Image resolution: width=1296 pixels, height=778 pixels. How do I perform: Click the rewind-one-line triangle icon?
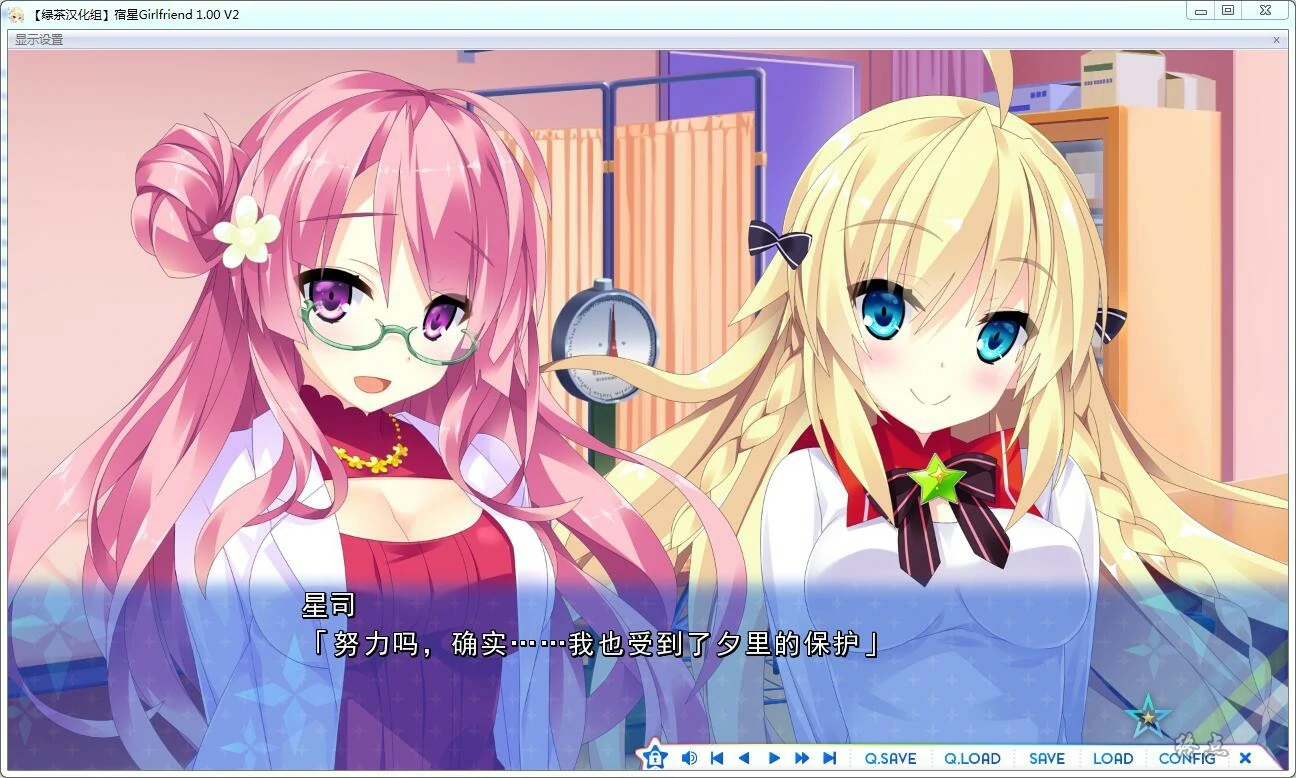(745, 757)
